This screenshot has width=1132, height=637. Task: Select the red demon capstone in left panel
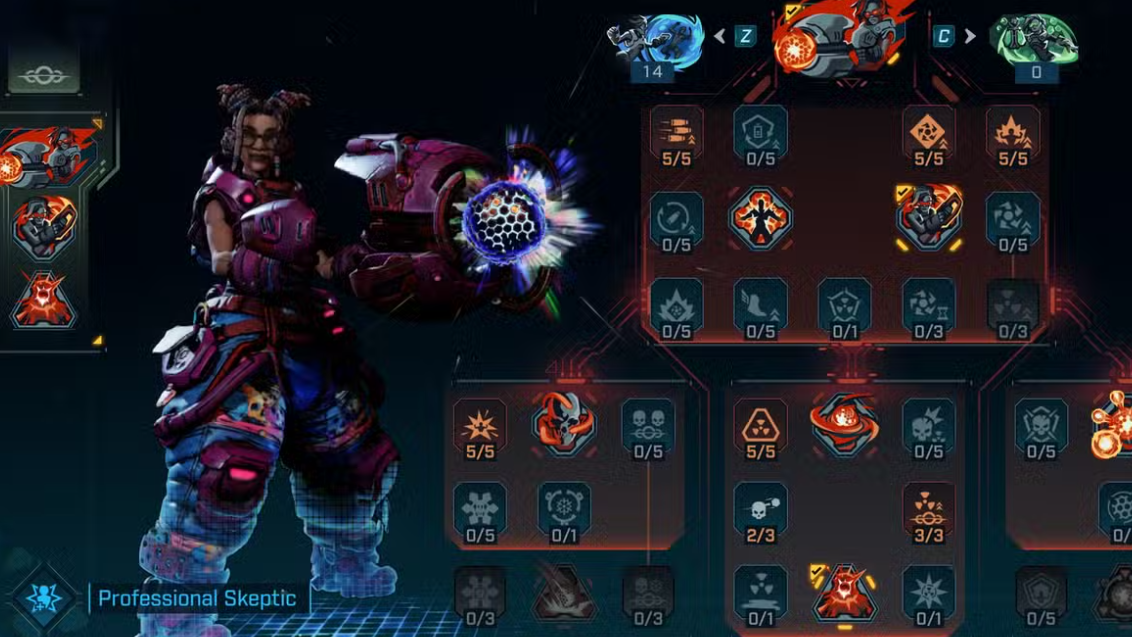coord(44,300)
